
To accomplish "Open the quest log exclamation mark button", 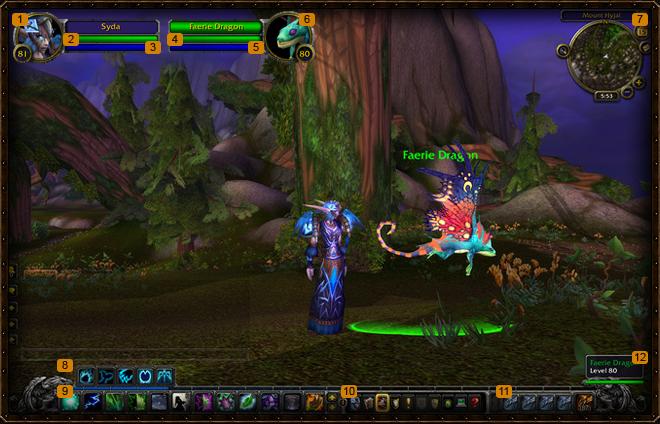I will [x=399, y=402].
